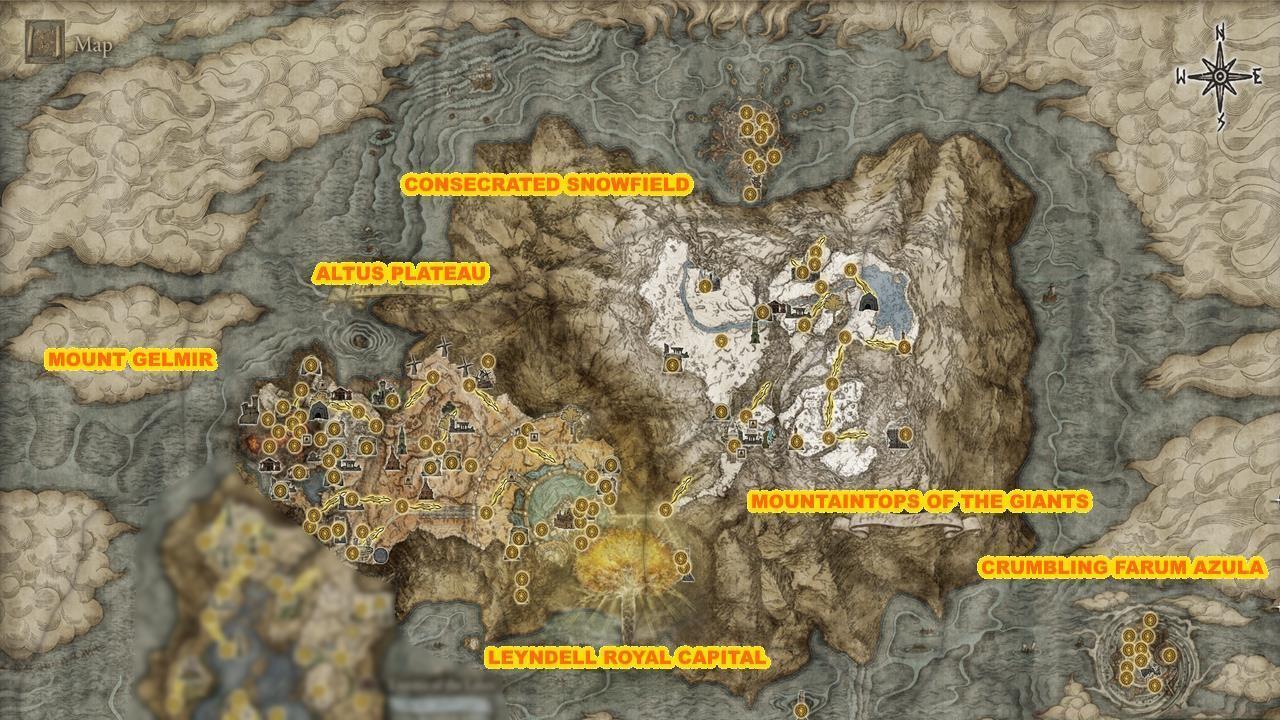Click the volcano icon at Mount Gelmir
The height and width of the screenshot is (720, 1280).
tap(252, 443)
